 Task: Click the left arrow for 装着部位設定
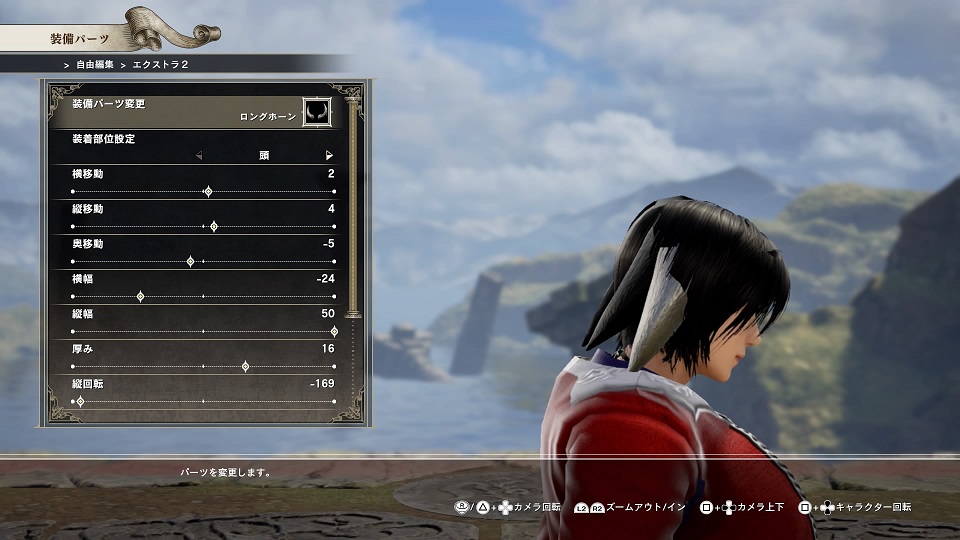199,155
